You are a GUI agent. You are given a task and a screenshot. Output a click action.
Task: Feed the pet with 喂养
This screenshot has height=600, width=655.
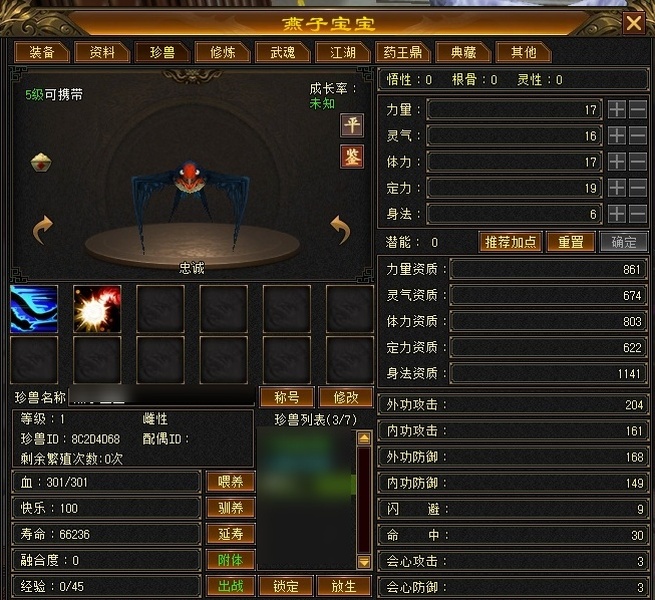[230, 482]
